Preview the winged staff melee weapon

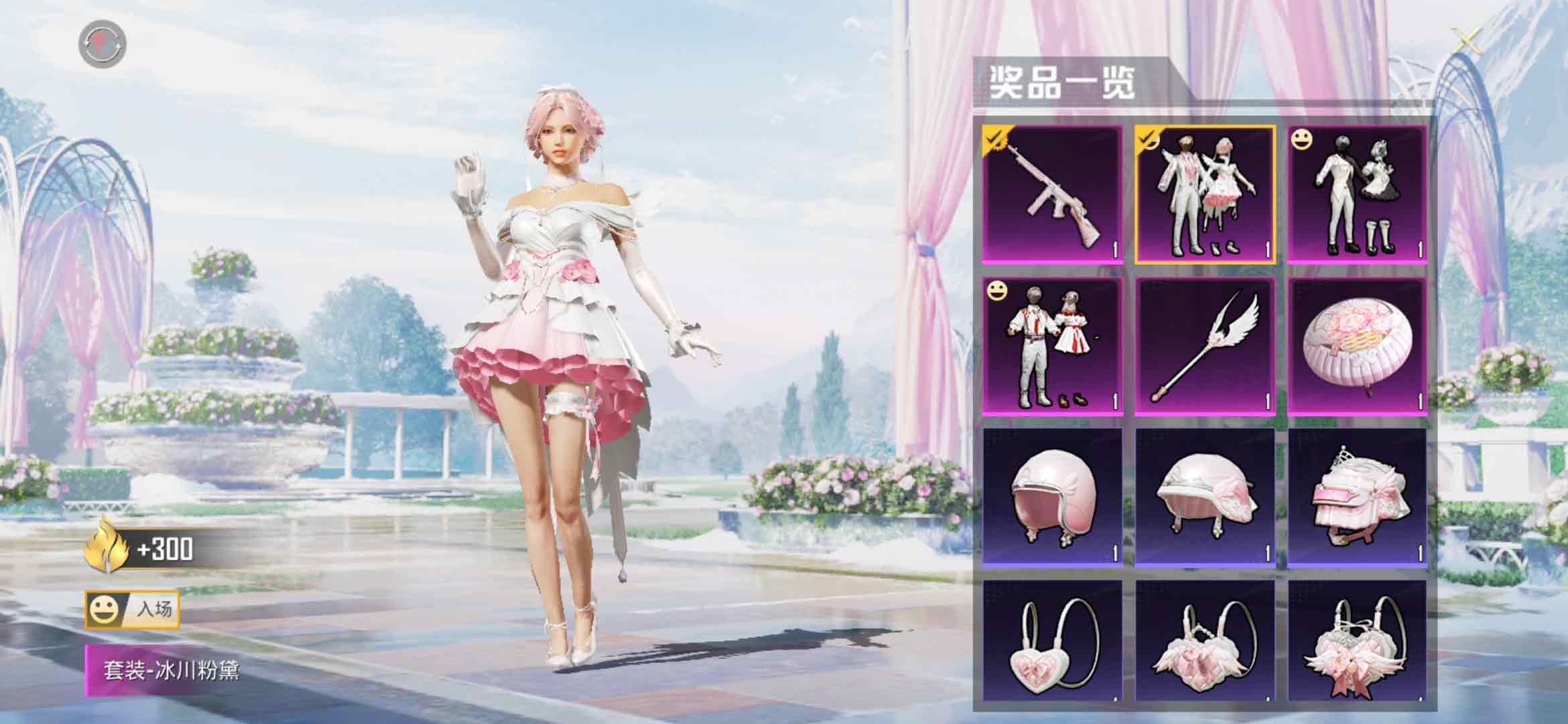(1205, 347)
